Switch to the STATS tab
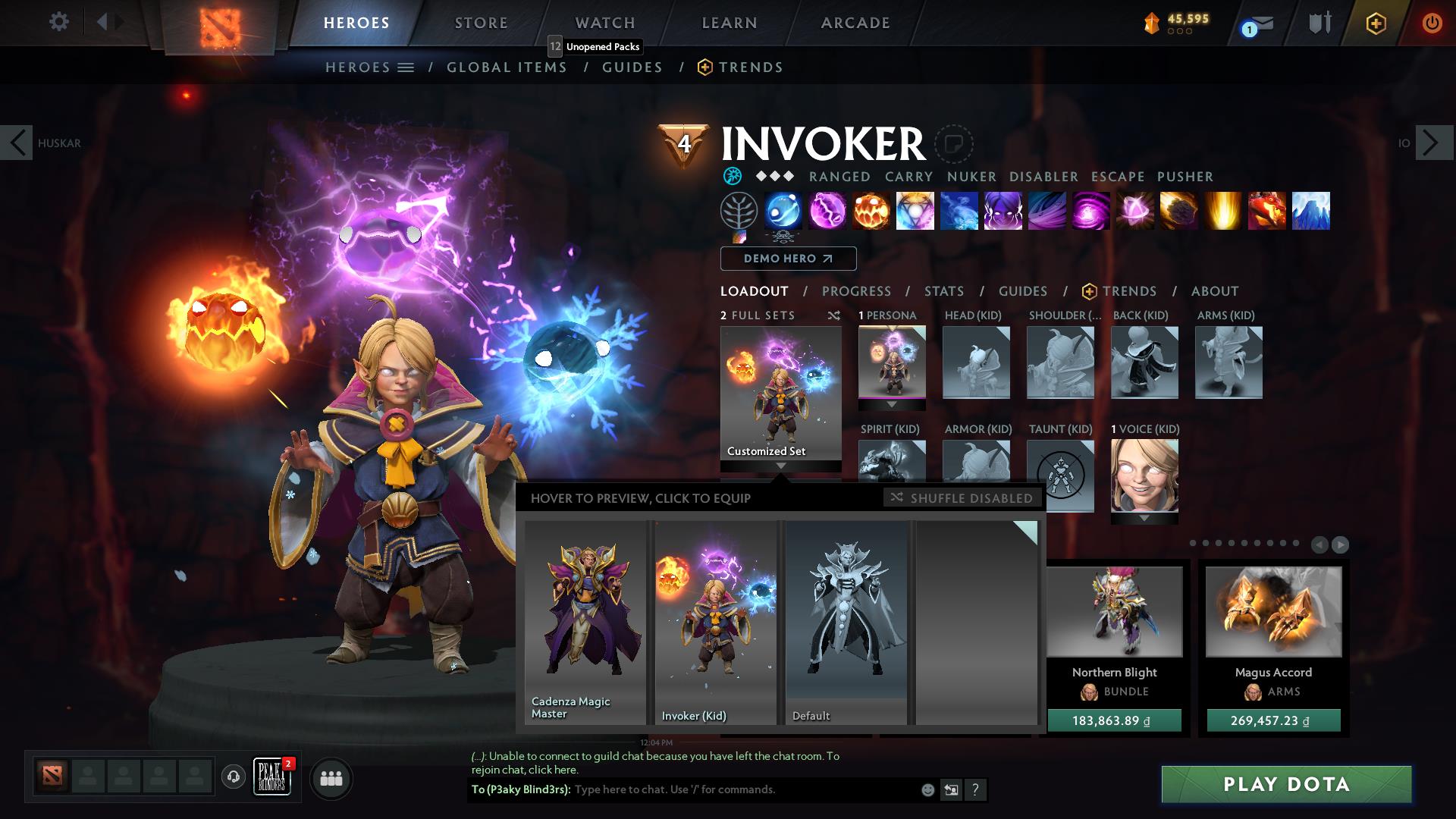Viewport: 1456px width, 819px height. [x=943, y=291]
